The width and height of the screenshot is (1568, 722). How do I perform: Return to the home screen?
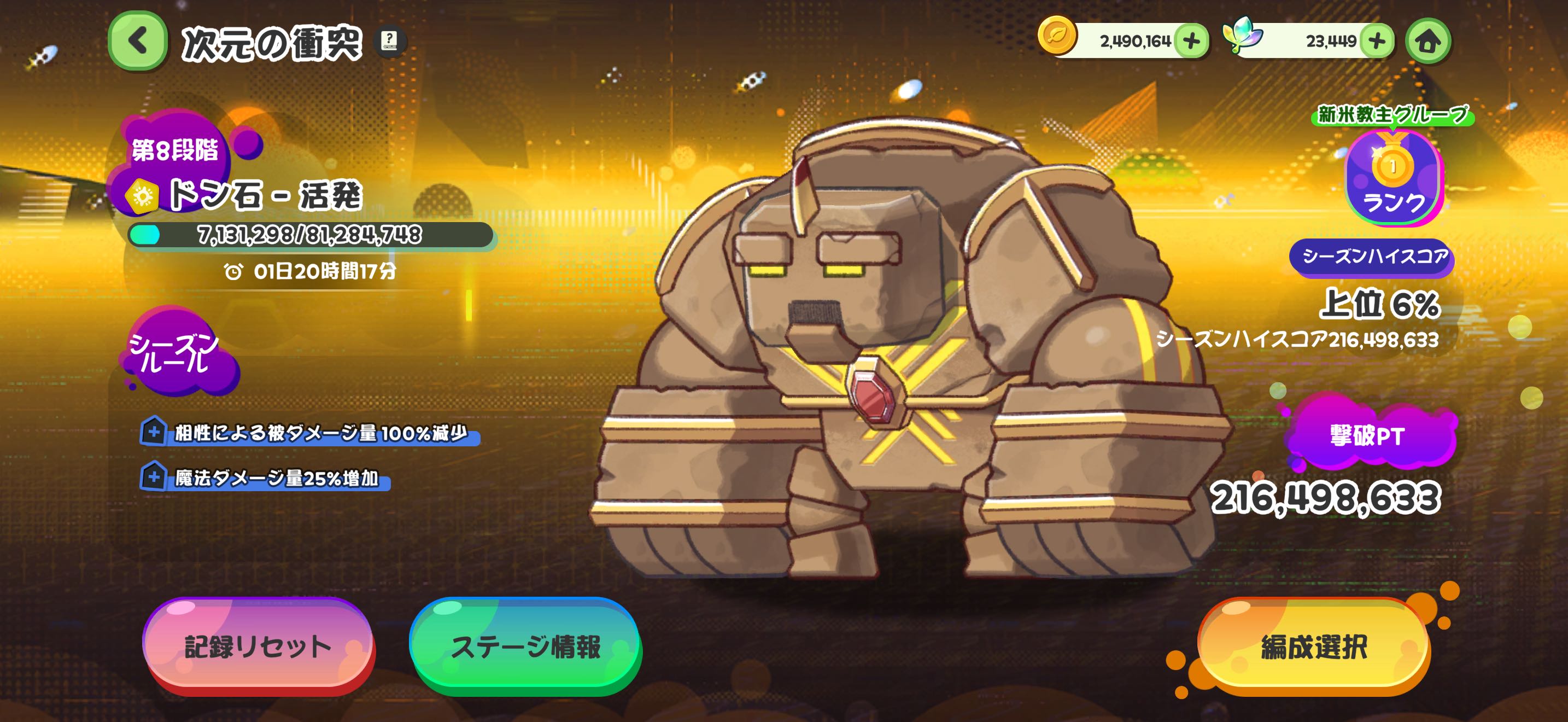[1428, 42]
